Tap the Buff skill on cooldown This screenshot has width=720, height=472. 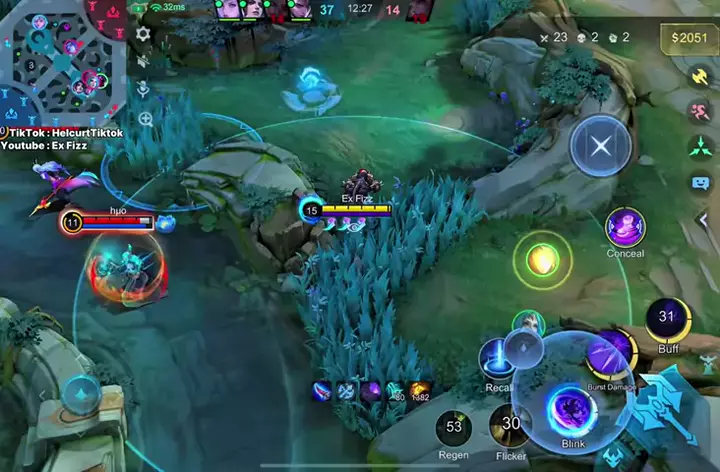coord(667,319)
